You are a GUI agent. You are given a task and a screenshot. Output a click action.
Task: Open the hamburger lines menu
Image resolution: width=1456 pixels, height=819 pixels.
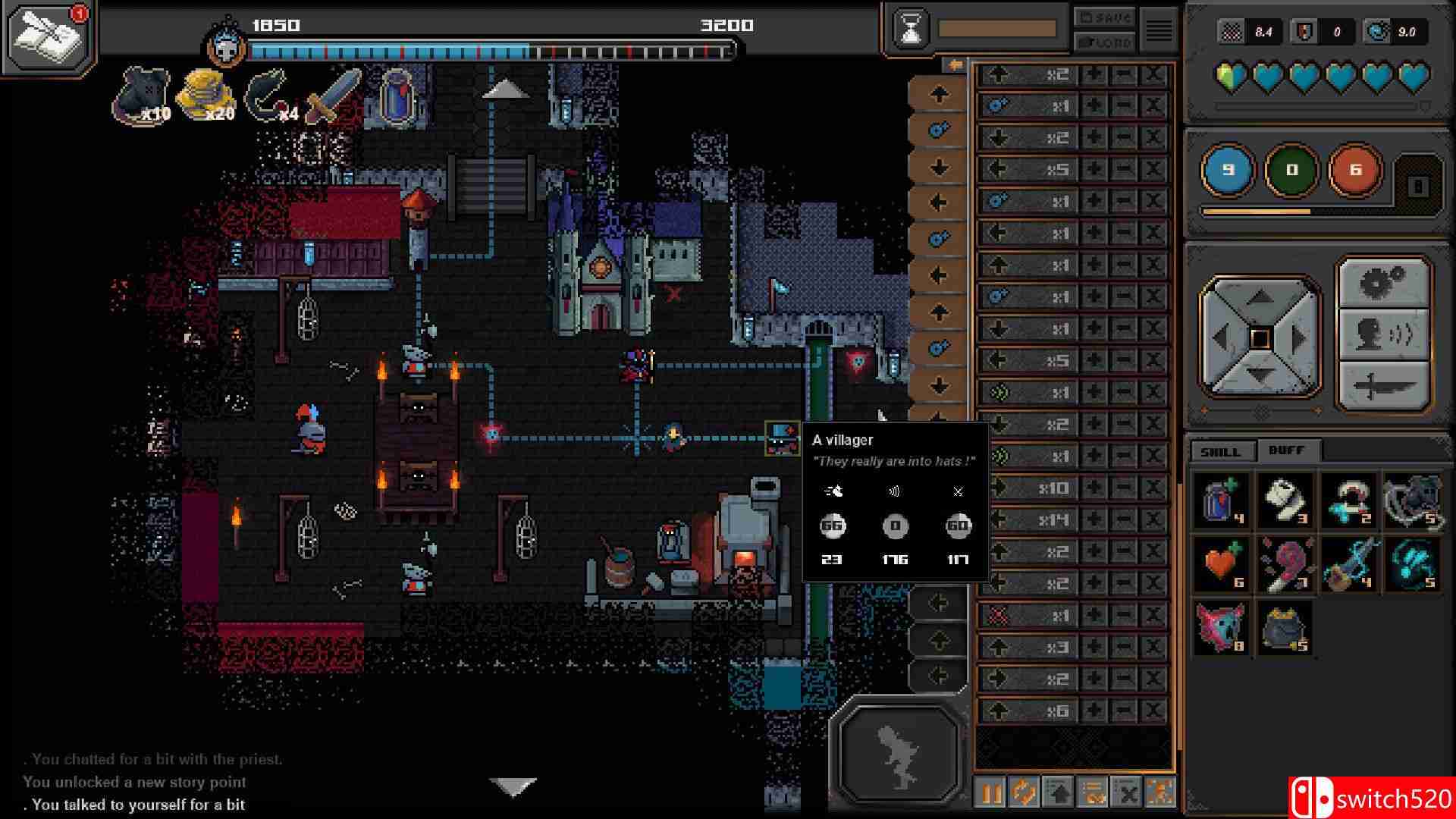tap(1158, 30)
